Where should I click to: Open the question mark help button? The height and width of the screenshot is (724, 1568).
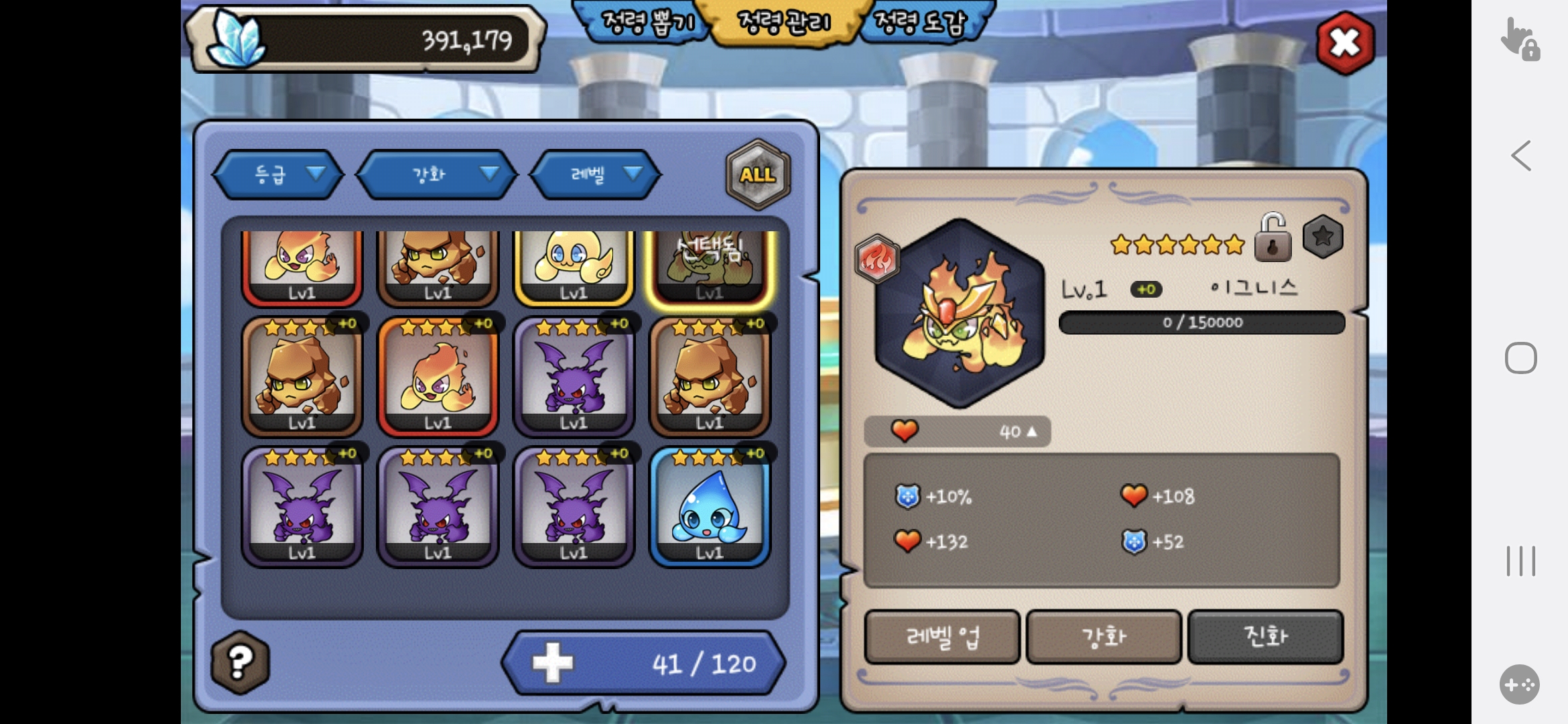click(240, 662)
